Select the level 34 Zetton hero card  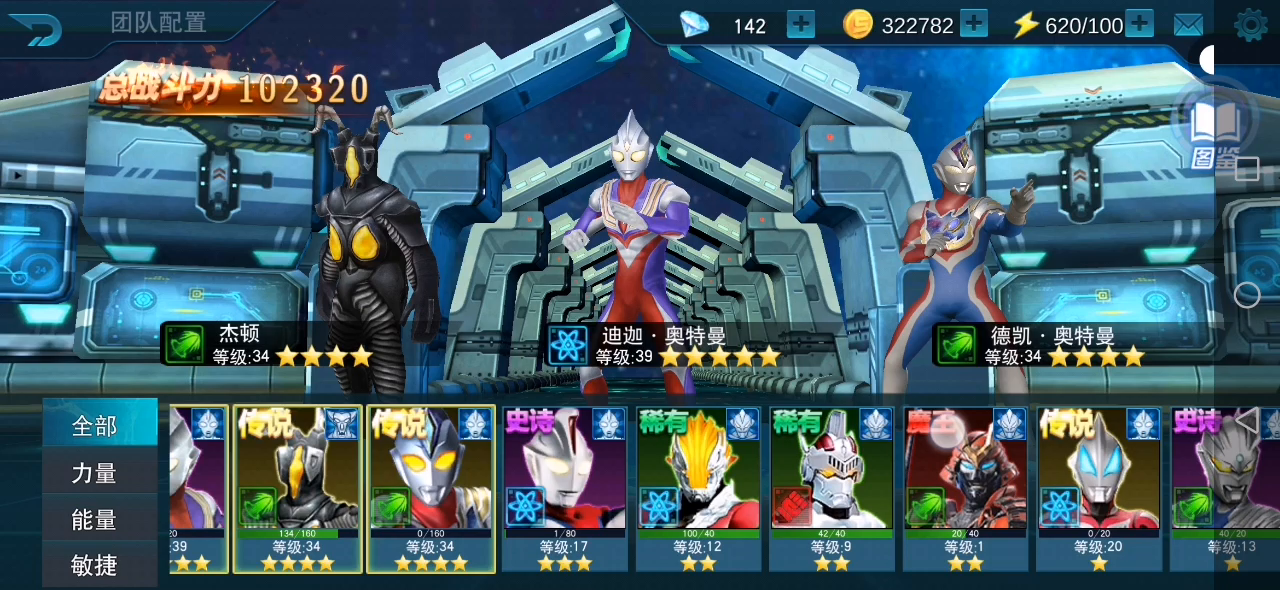click(297, 487)
